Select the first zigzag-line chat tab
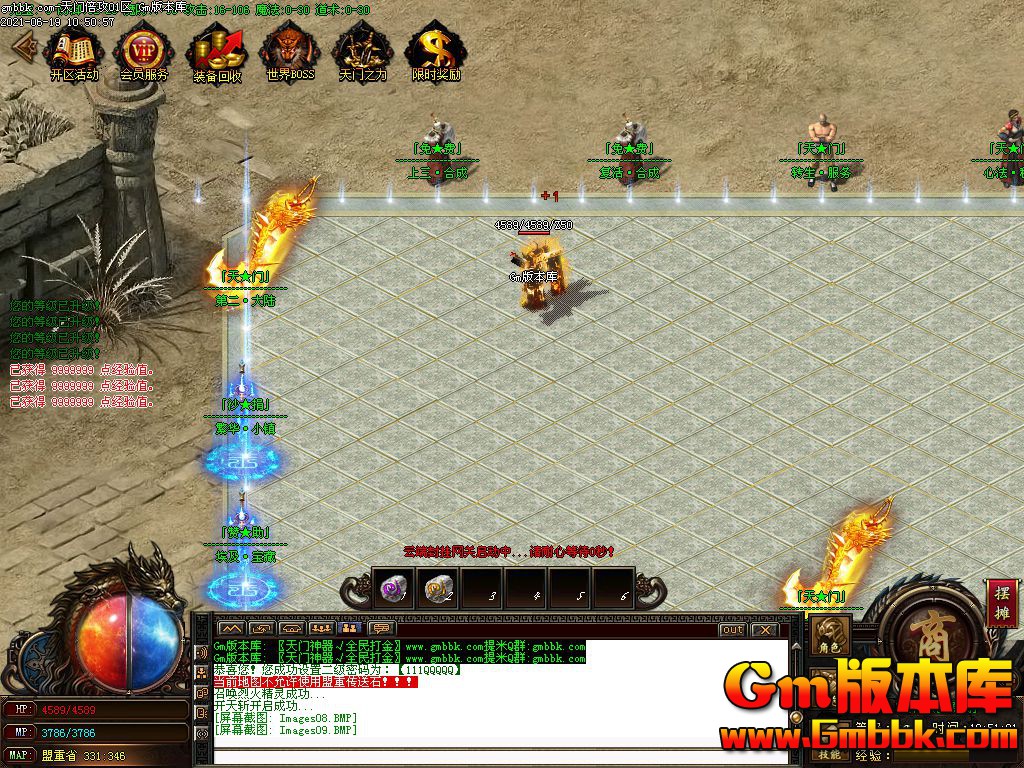The height and width of the screenshot is (768, 1024). click(x=231, y=629)
